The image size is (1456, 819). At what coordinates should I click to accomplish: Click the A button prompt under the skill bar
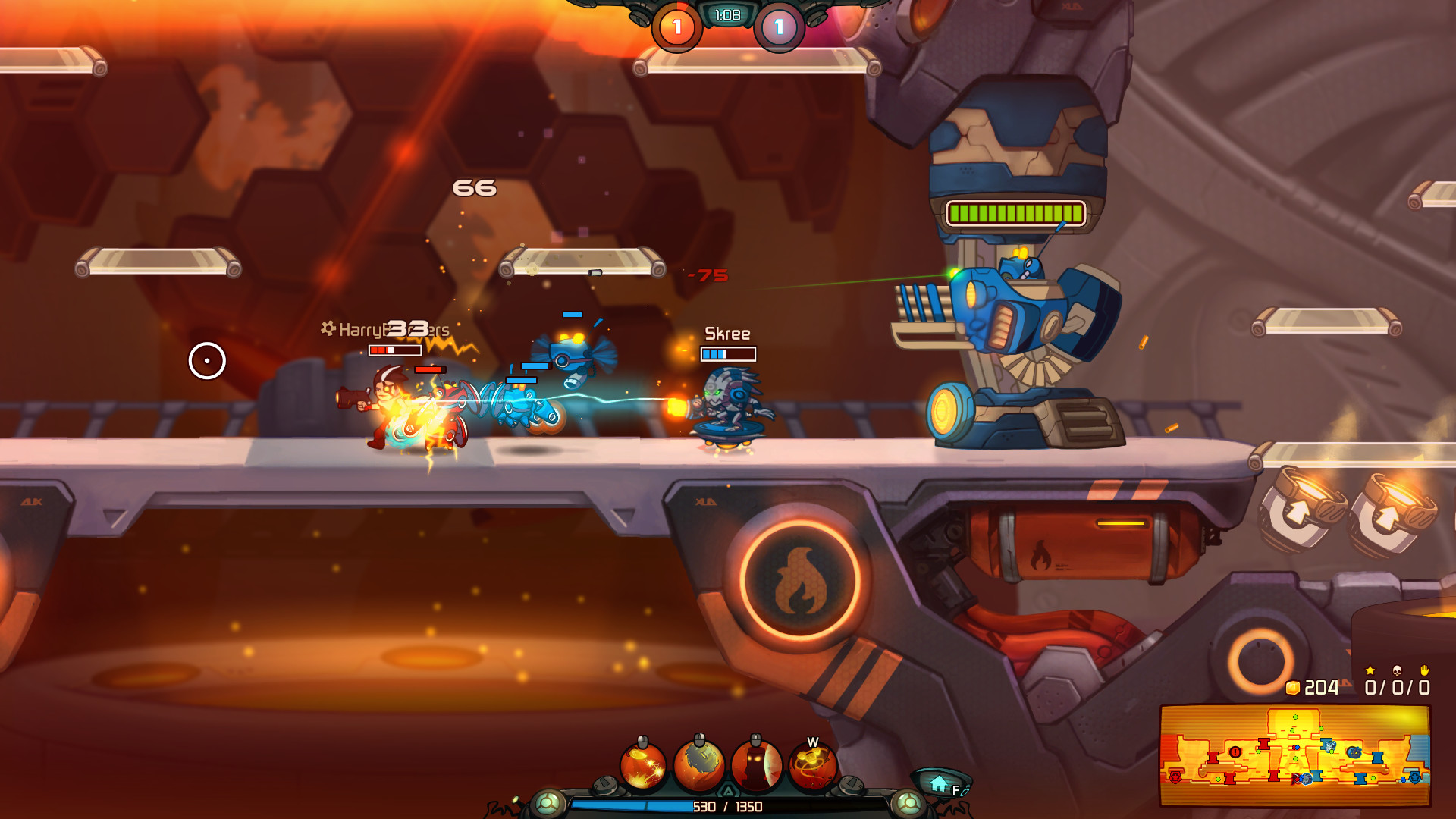point(728,789)
